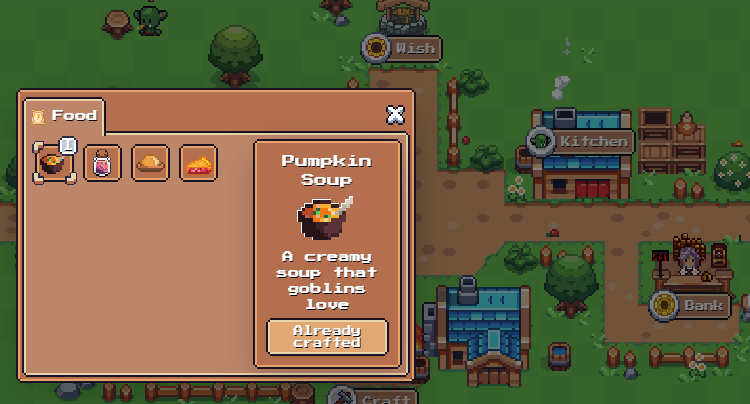This screenshot has height=404, width=750.
Task: Choose the bread loaf recipe slot
Action: coord(150,163)
